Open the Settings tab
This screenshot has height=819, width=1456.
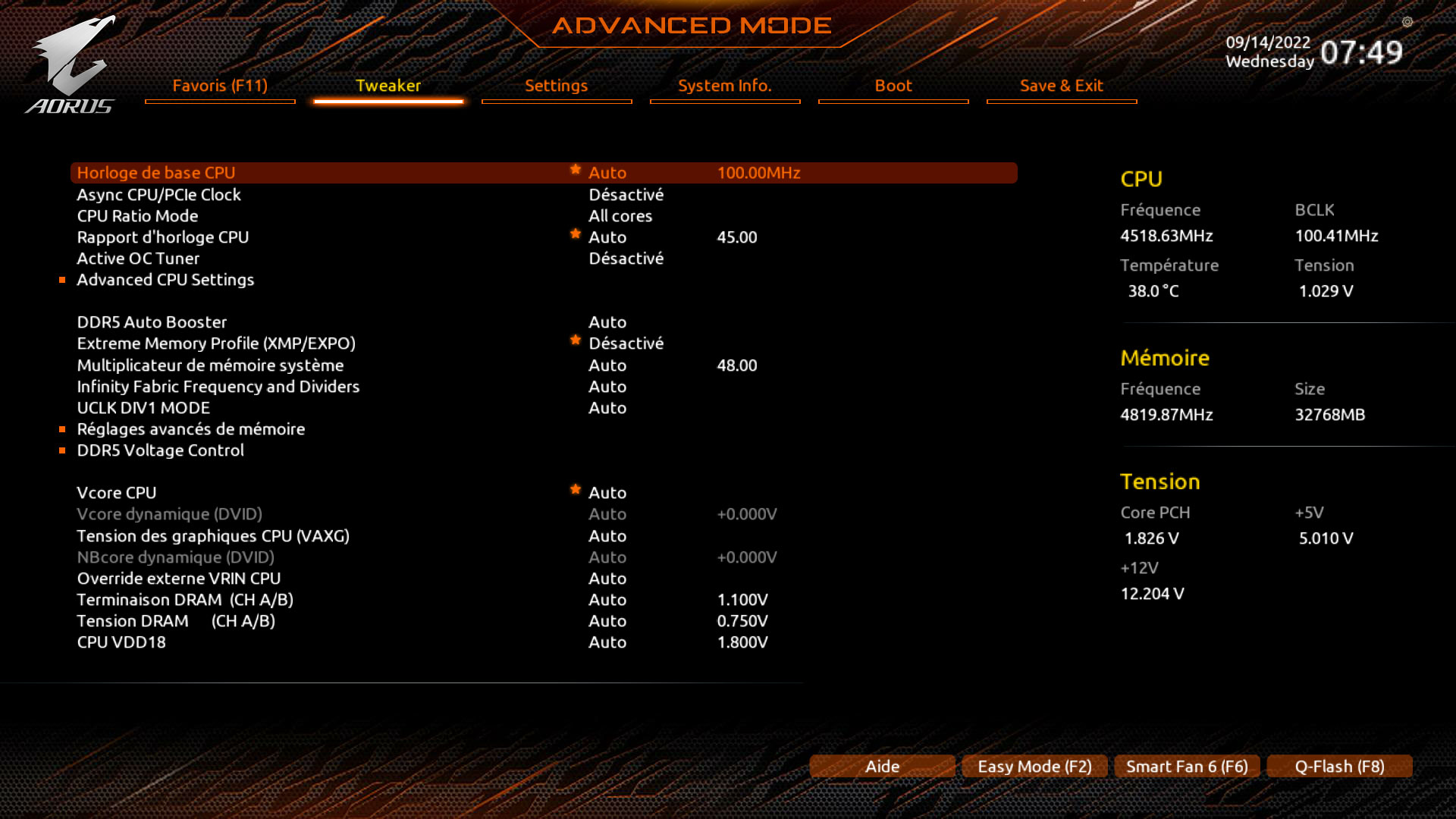point(556,86)
